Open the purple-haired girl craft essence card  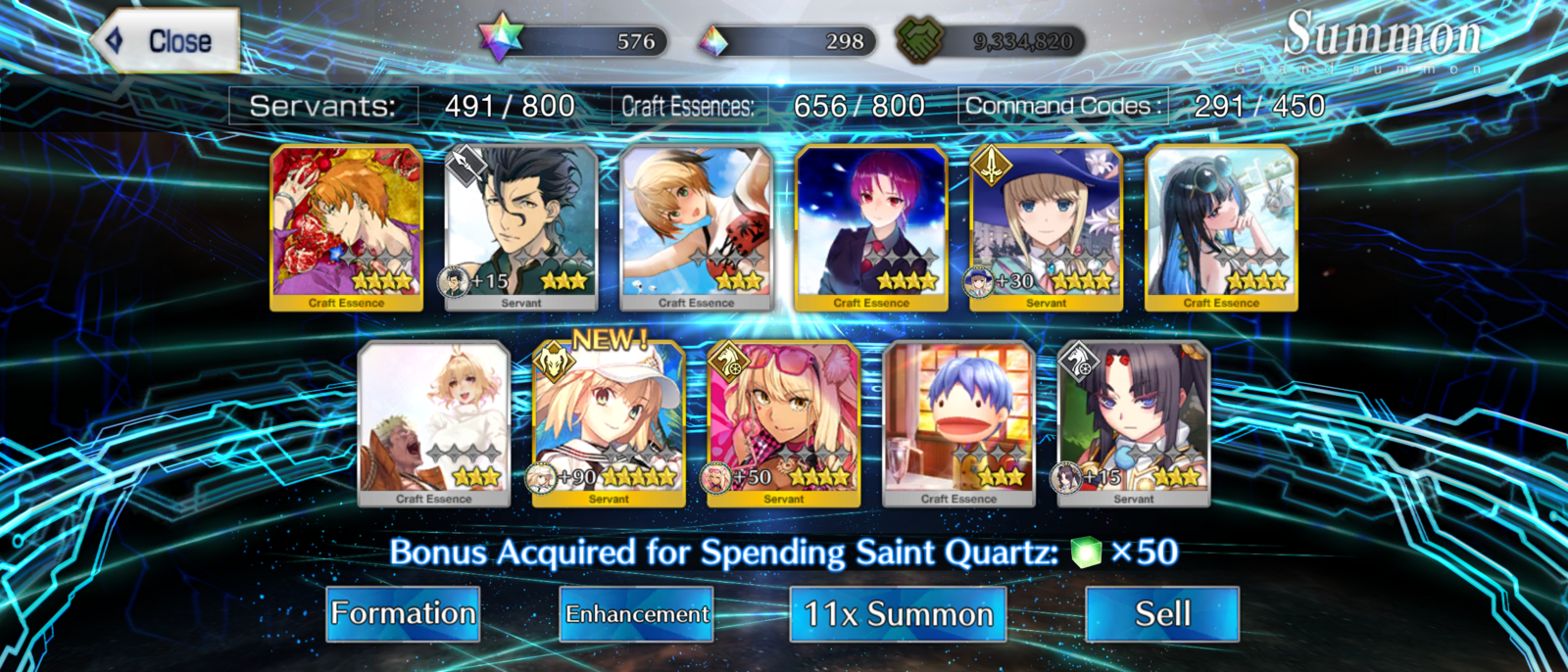pyautogui.click(x=871, y=227)
